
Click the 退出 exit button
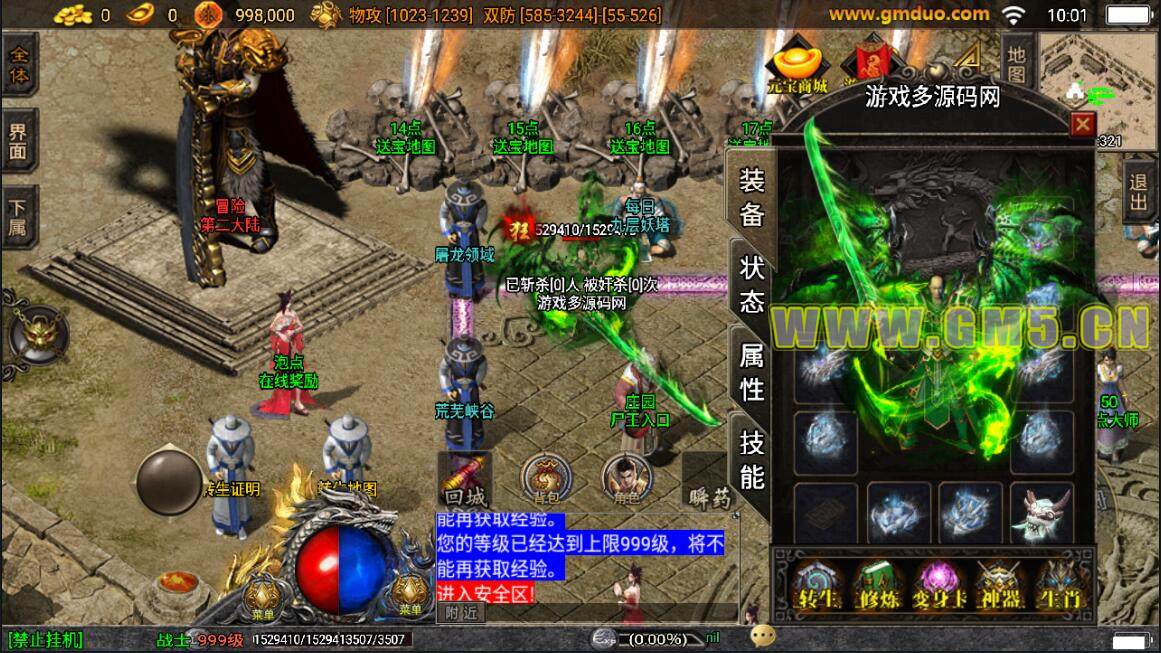click(x=1138, y=191)
